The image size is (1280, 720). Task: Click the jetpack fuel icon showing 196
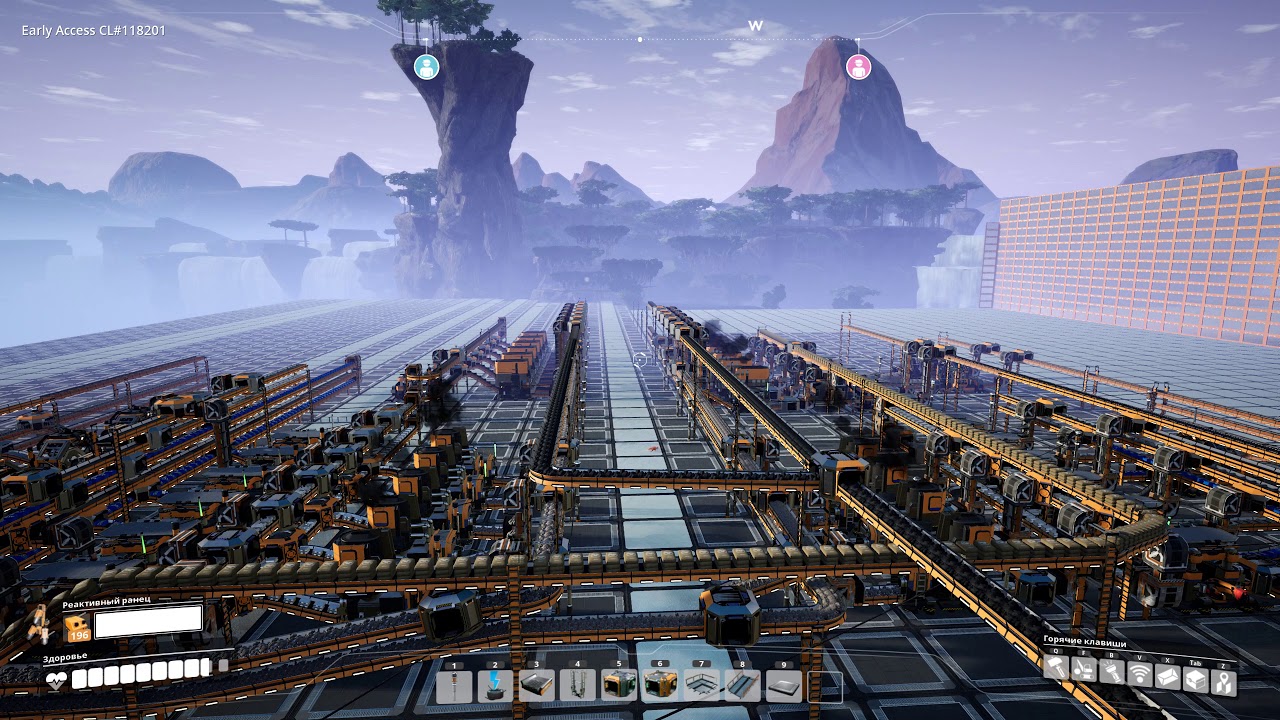pyautogui.click(x=78, y=626)
